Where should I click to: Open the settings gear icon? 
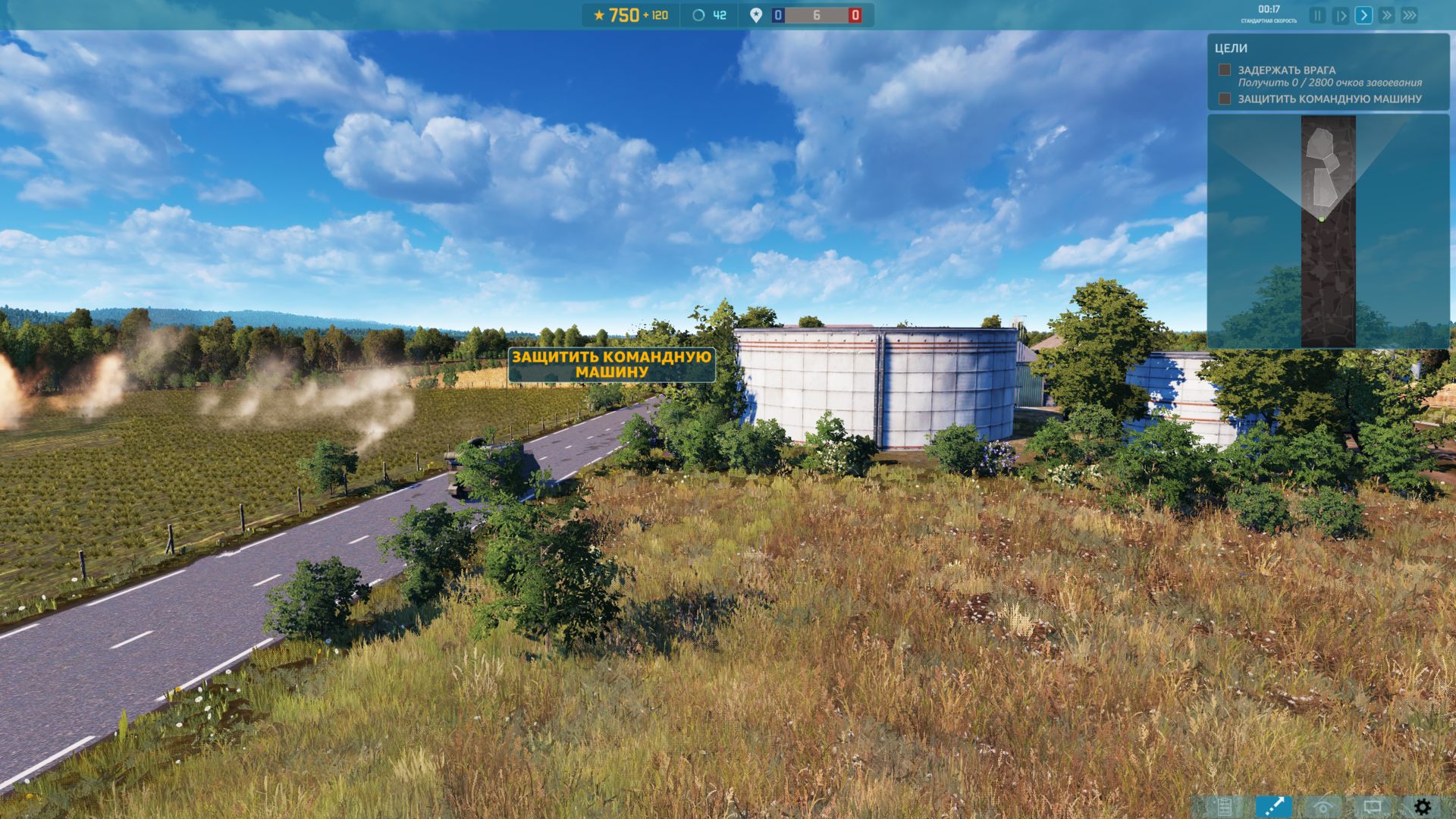tap(1422, 805)
